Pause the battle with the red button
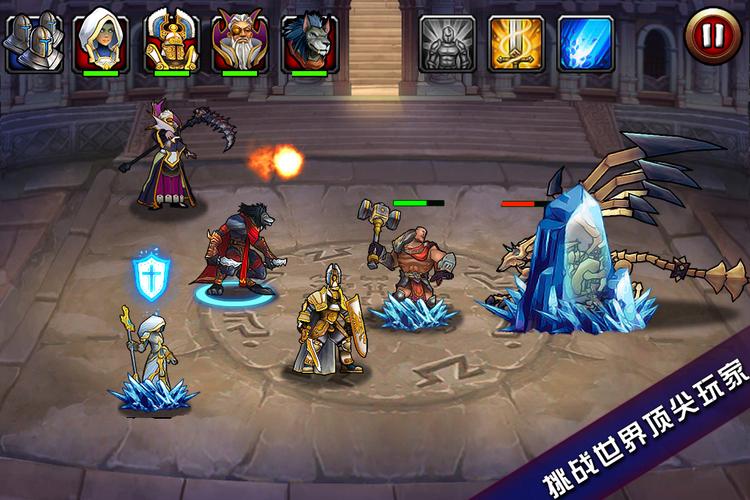Viewport: 750px width, 500px height. 713,37
